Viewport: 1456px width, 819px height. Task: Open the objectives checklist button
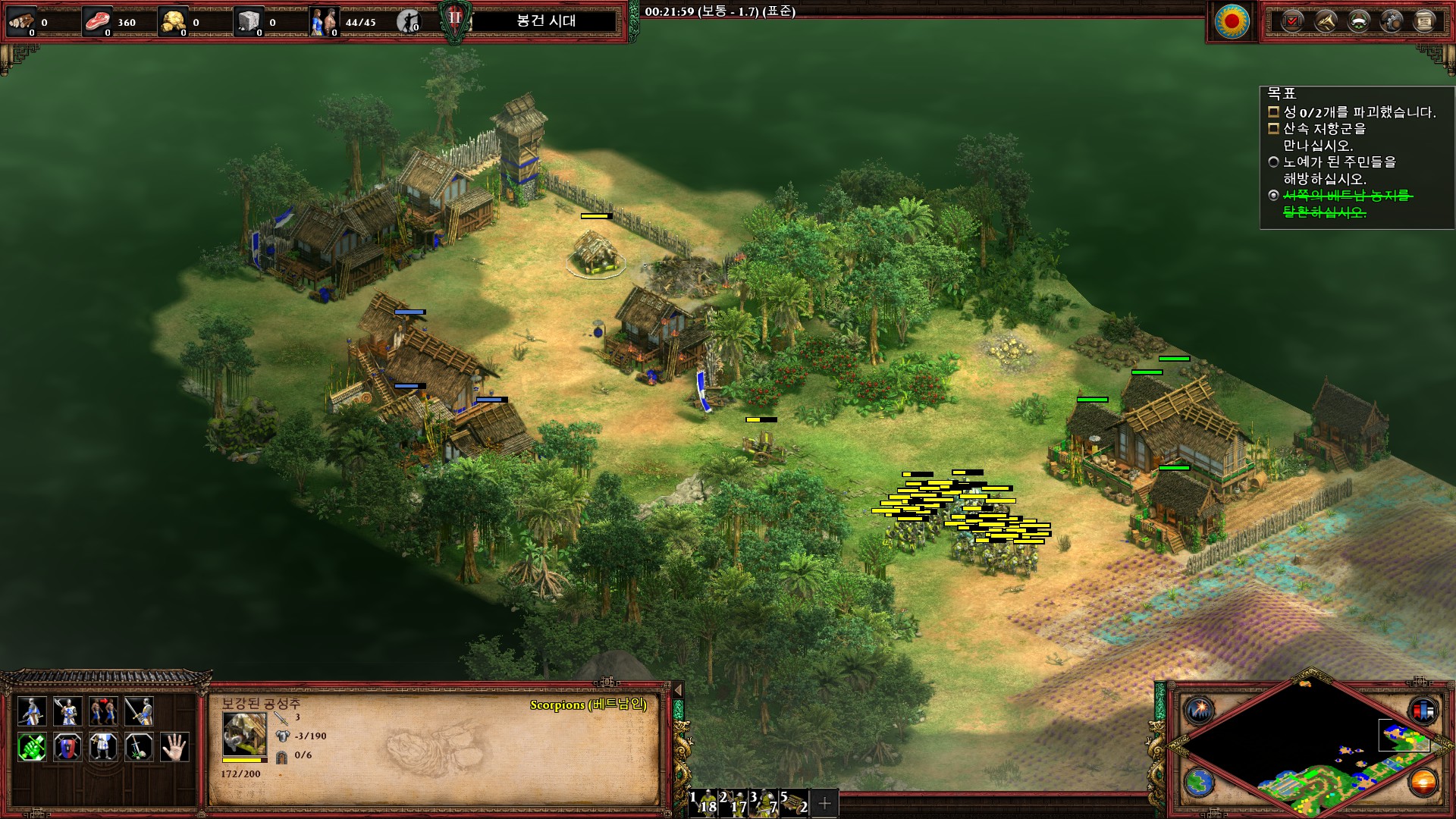(1292, 21)
